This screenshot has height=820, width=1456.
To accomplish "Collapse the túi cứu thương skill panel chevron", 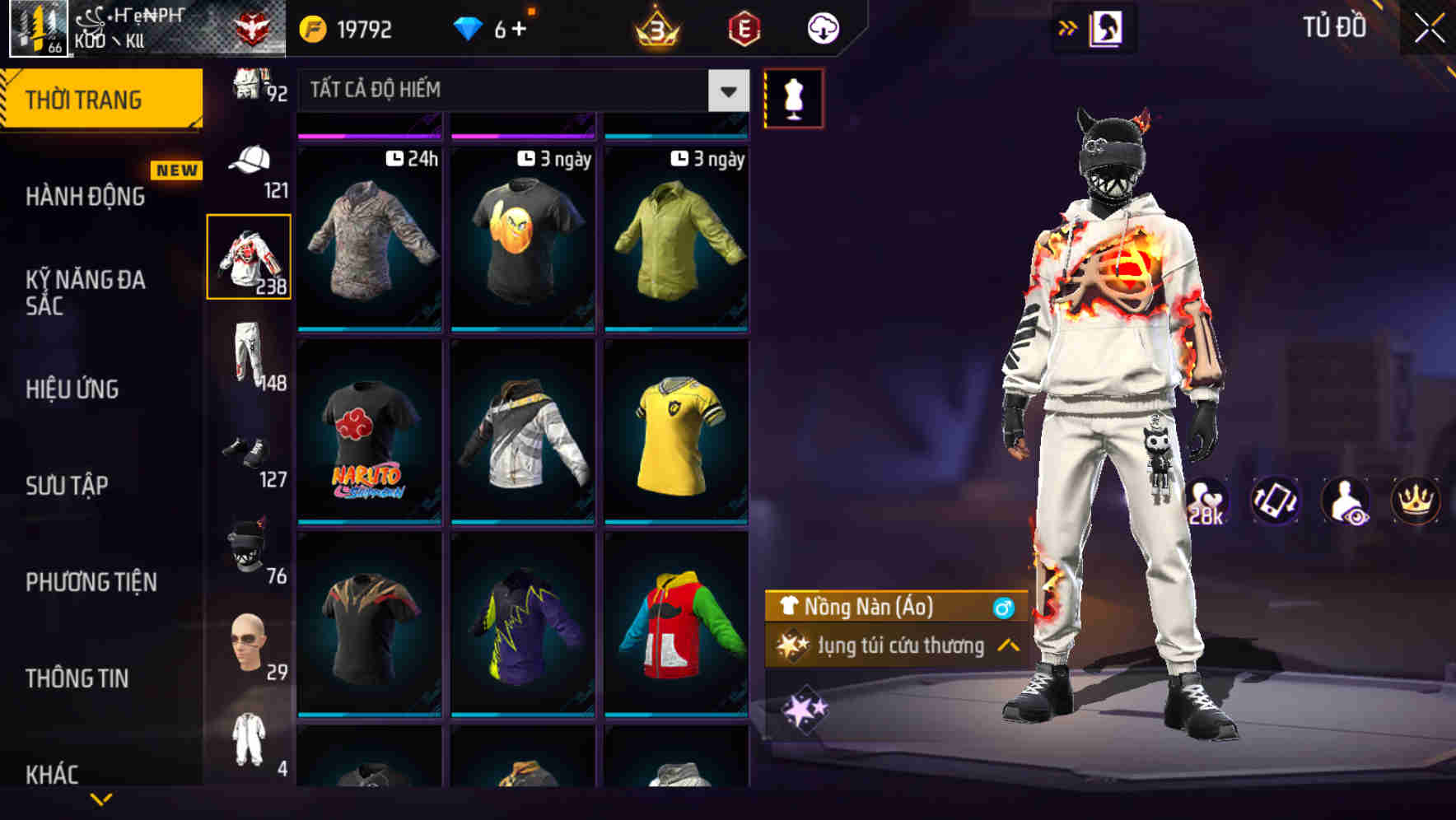I will pyautogui.click(x=1009, y=646).
